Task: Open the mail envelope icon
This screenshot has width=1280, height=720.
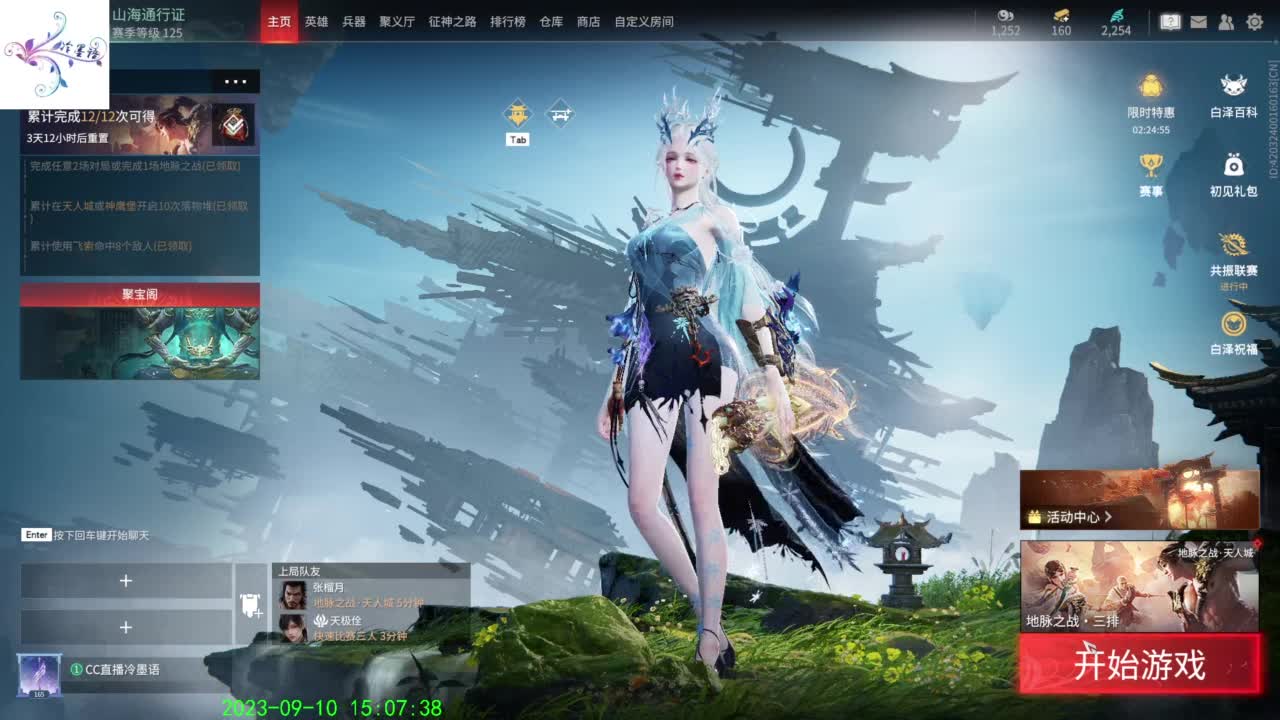Action: pos(1199,22)
